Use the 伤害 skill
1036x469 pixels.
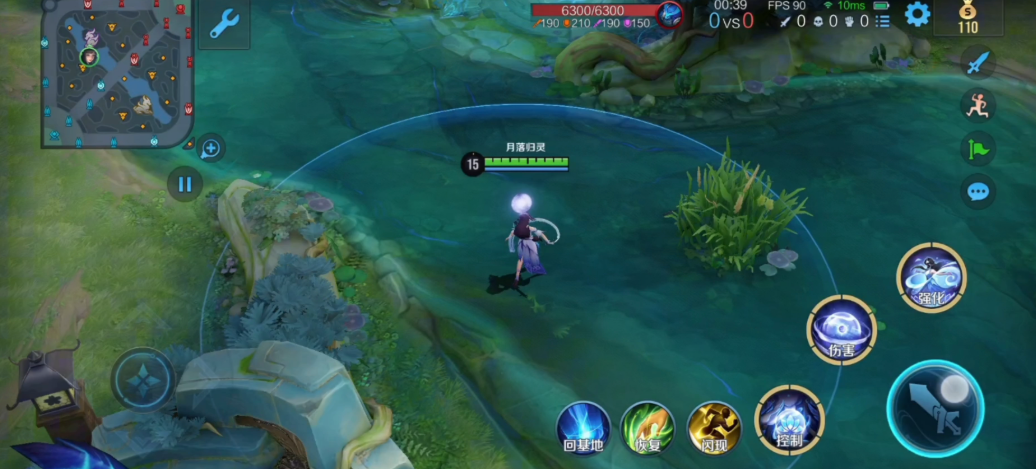pyautogui.click(x=842, y=329)
